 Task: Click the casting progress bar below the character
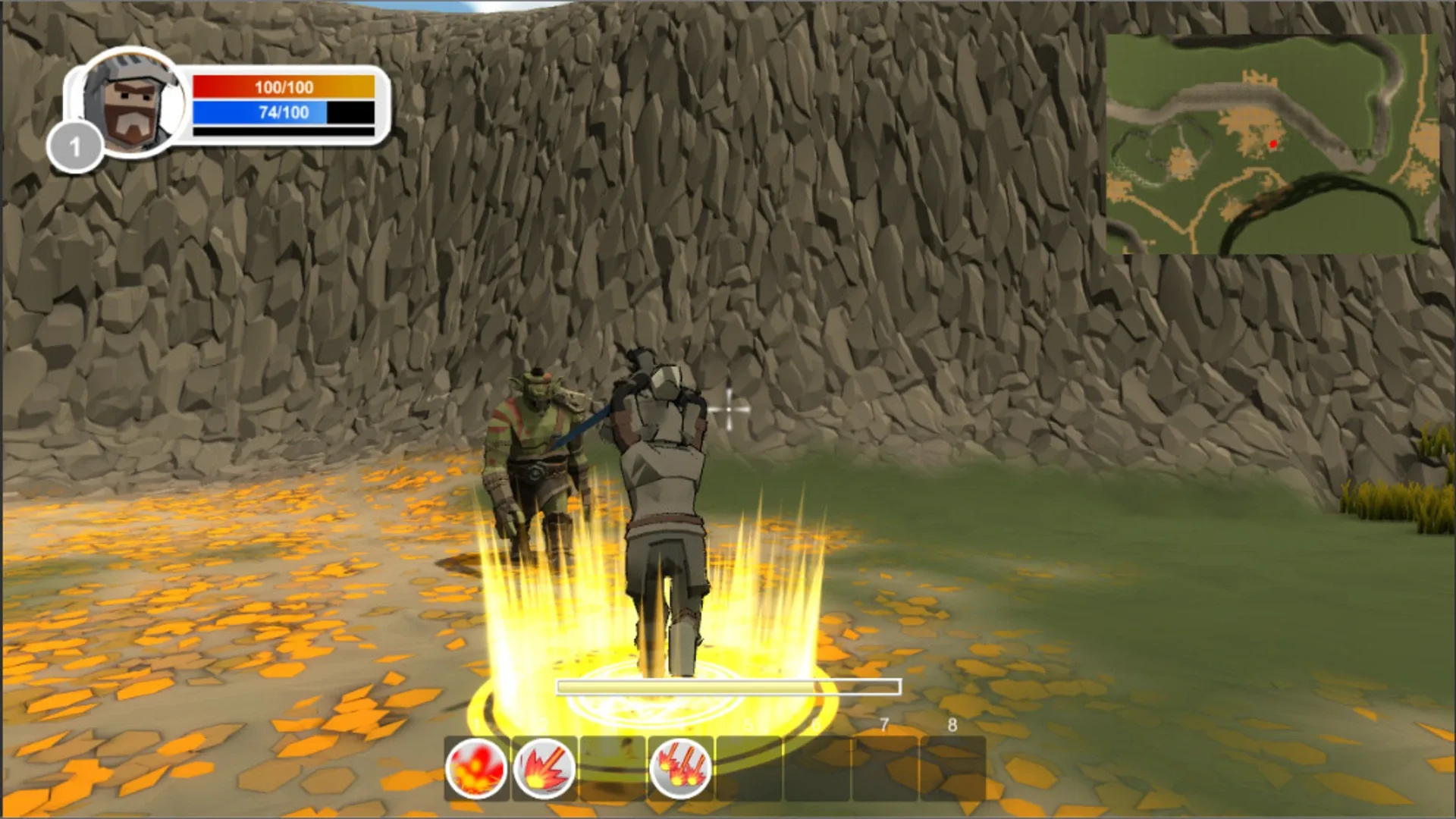pyautogui.click(x=726, y=685)
